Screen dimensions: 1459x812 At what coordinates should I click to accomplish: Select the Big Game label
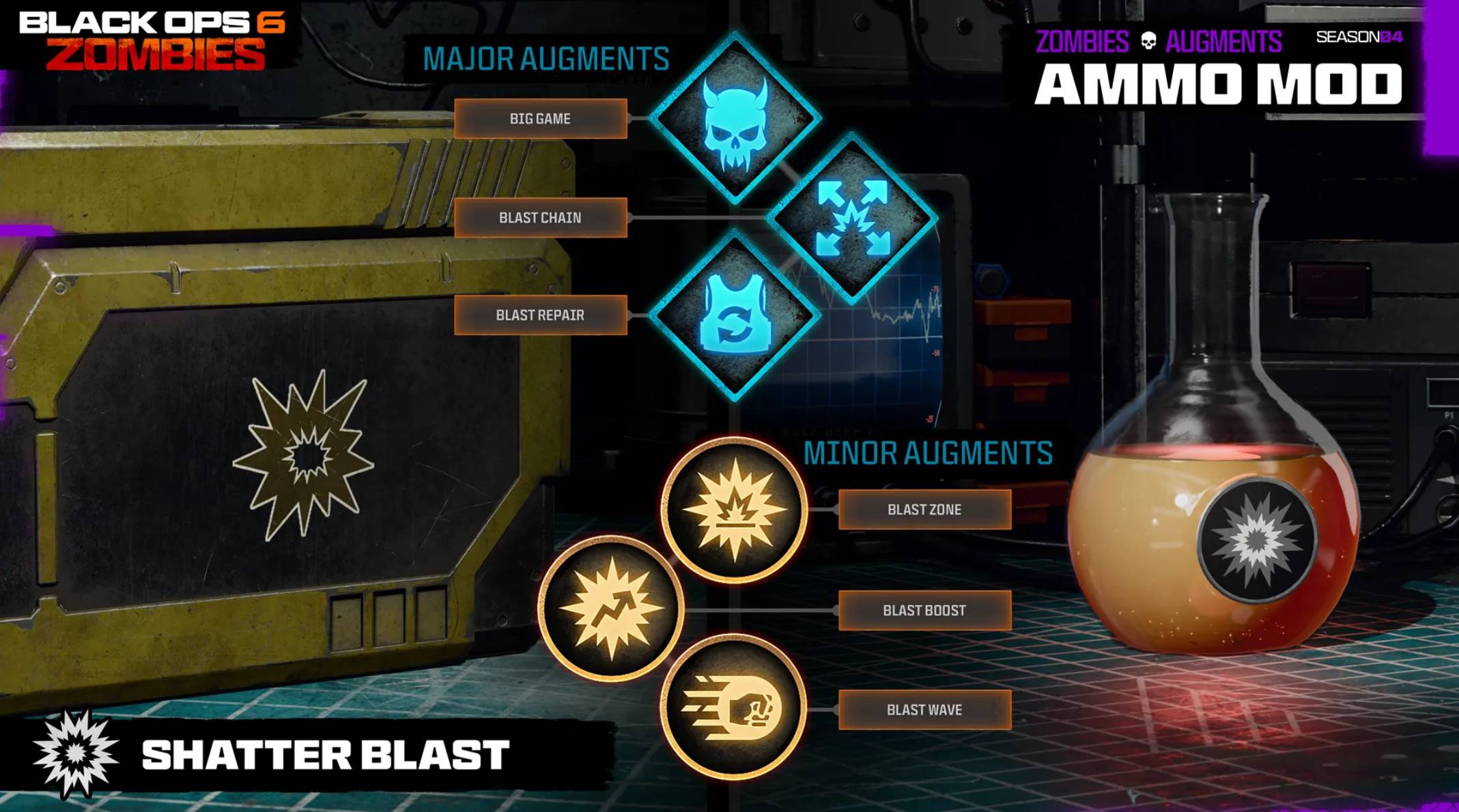[x=540, y=119]
